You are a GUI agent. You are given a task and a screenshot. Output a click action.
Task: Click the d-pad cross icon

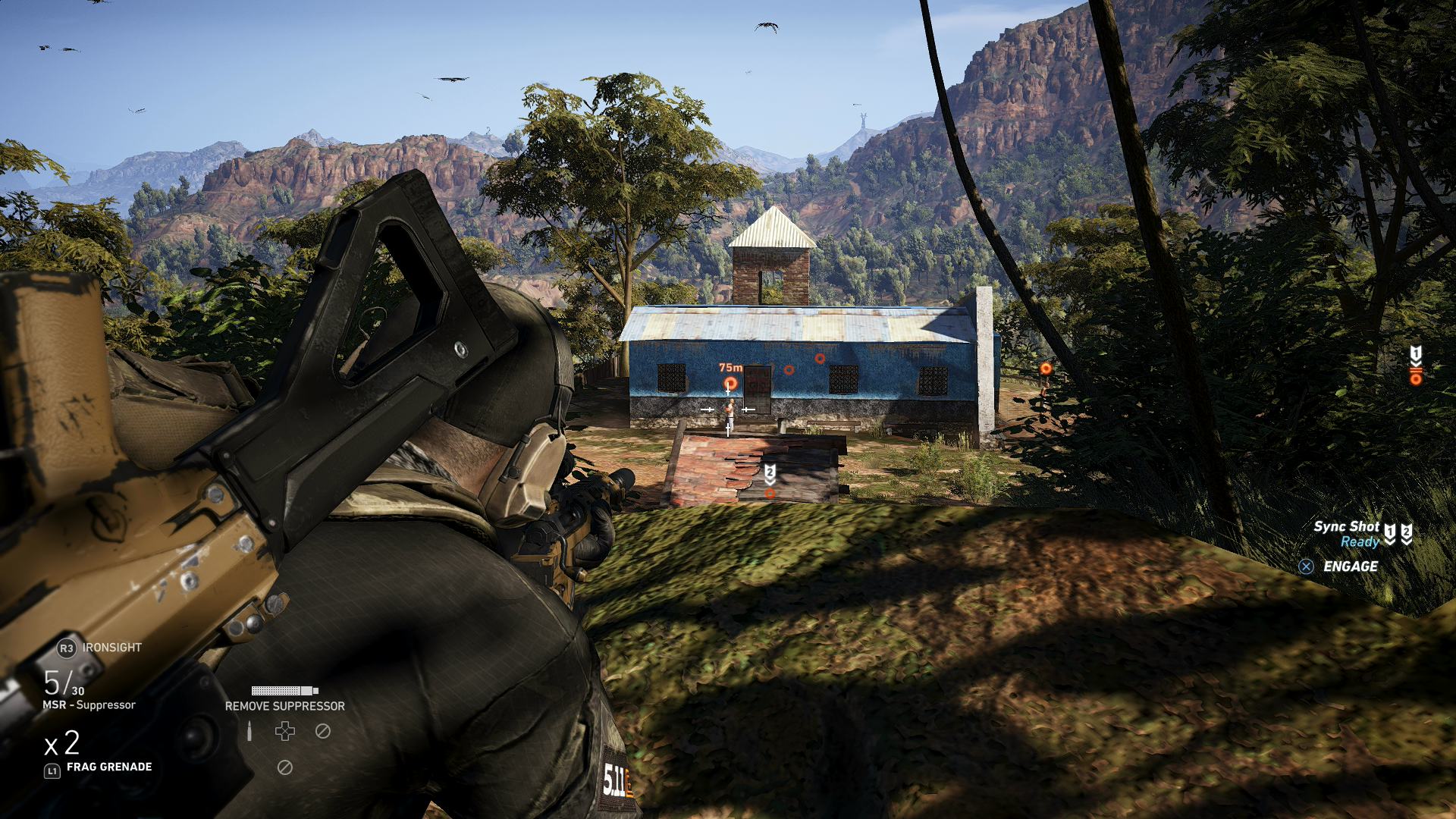(285, 731)
